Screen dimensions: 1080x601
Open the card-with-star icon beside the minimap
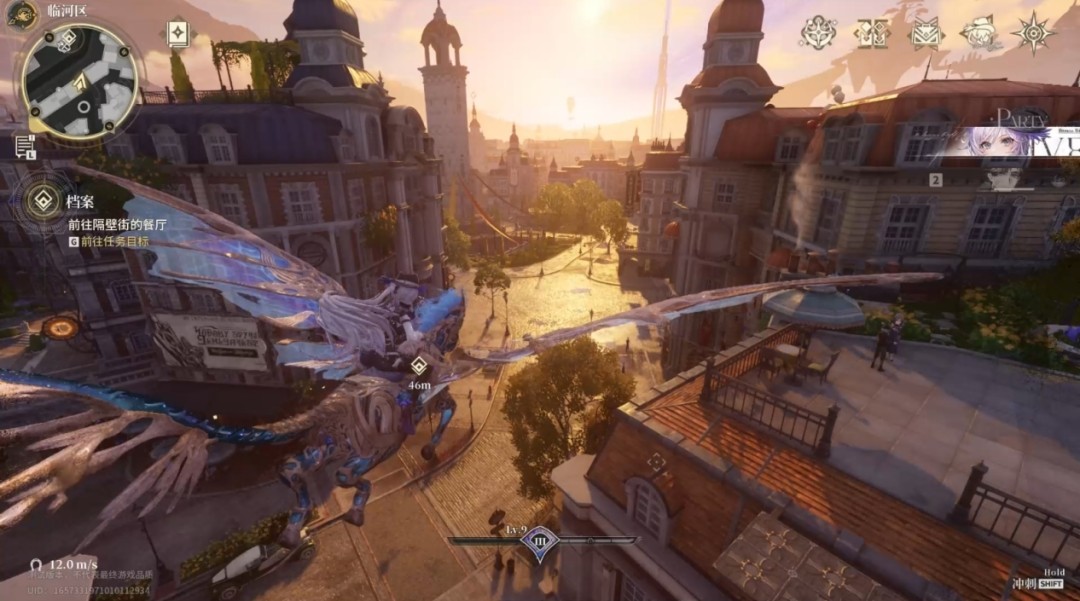[178, 34]
